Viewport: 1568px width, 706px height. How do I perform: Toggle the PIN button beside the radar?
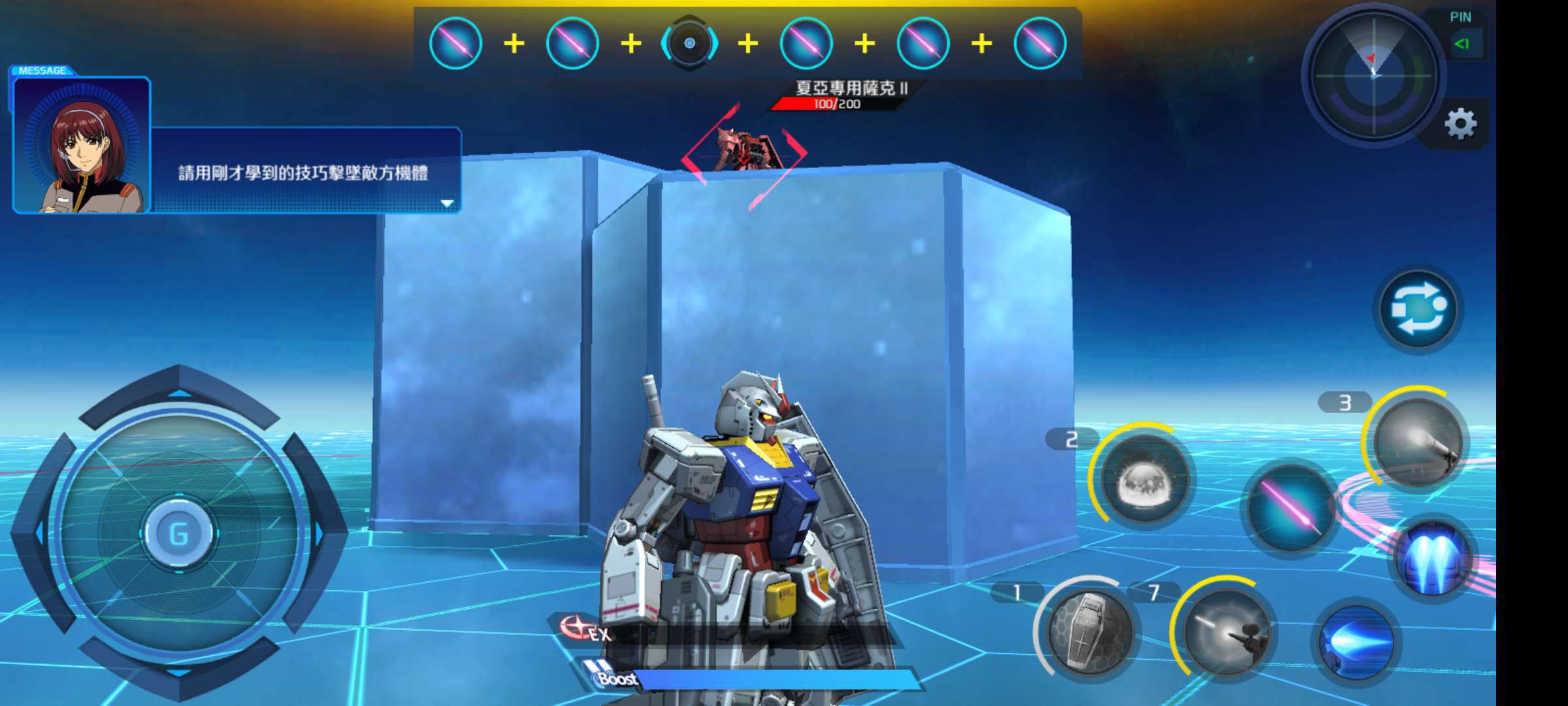(x=1462, y=44)
